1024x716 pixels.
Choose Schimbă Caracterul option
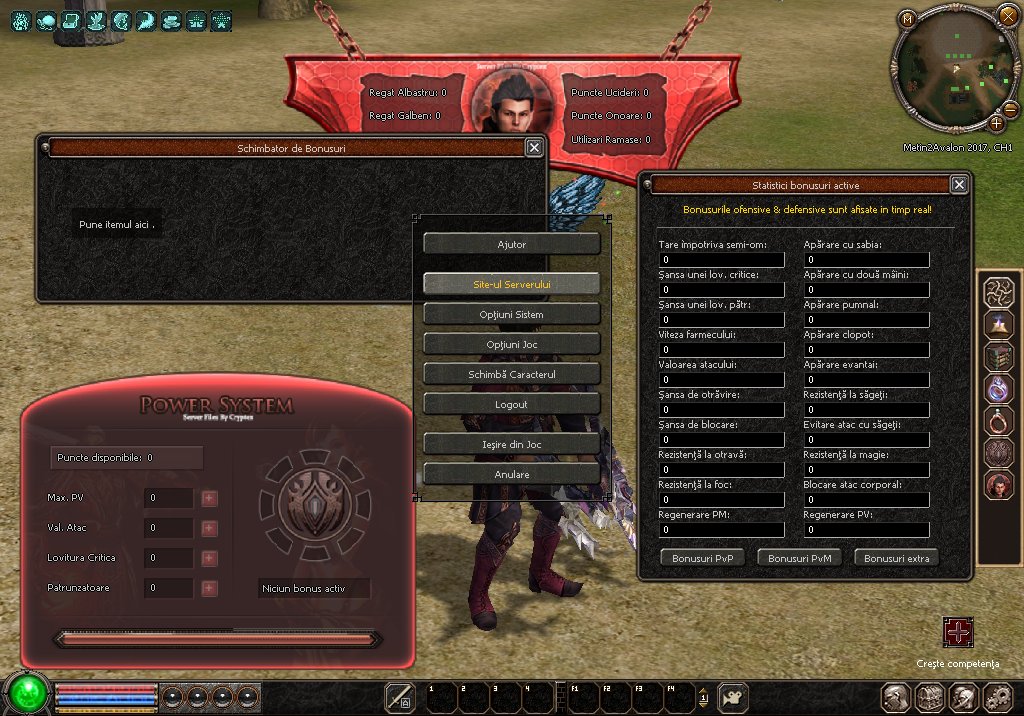[x=511, y=374]
